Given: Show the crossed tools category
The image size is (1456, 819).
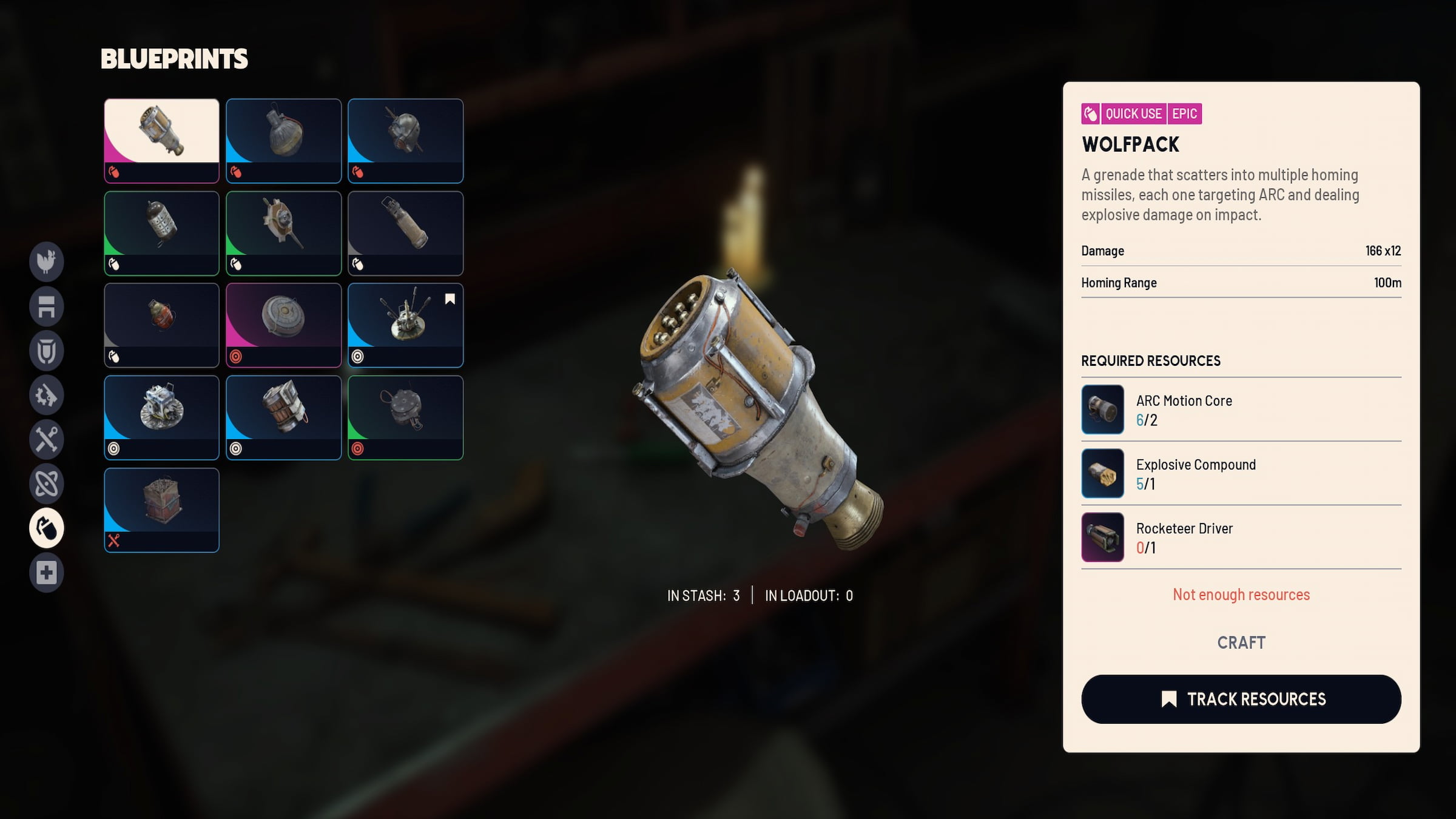Looking at the screenshot, I should pos(47,439).
